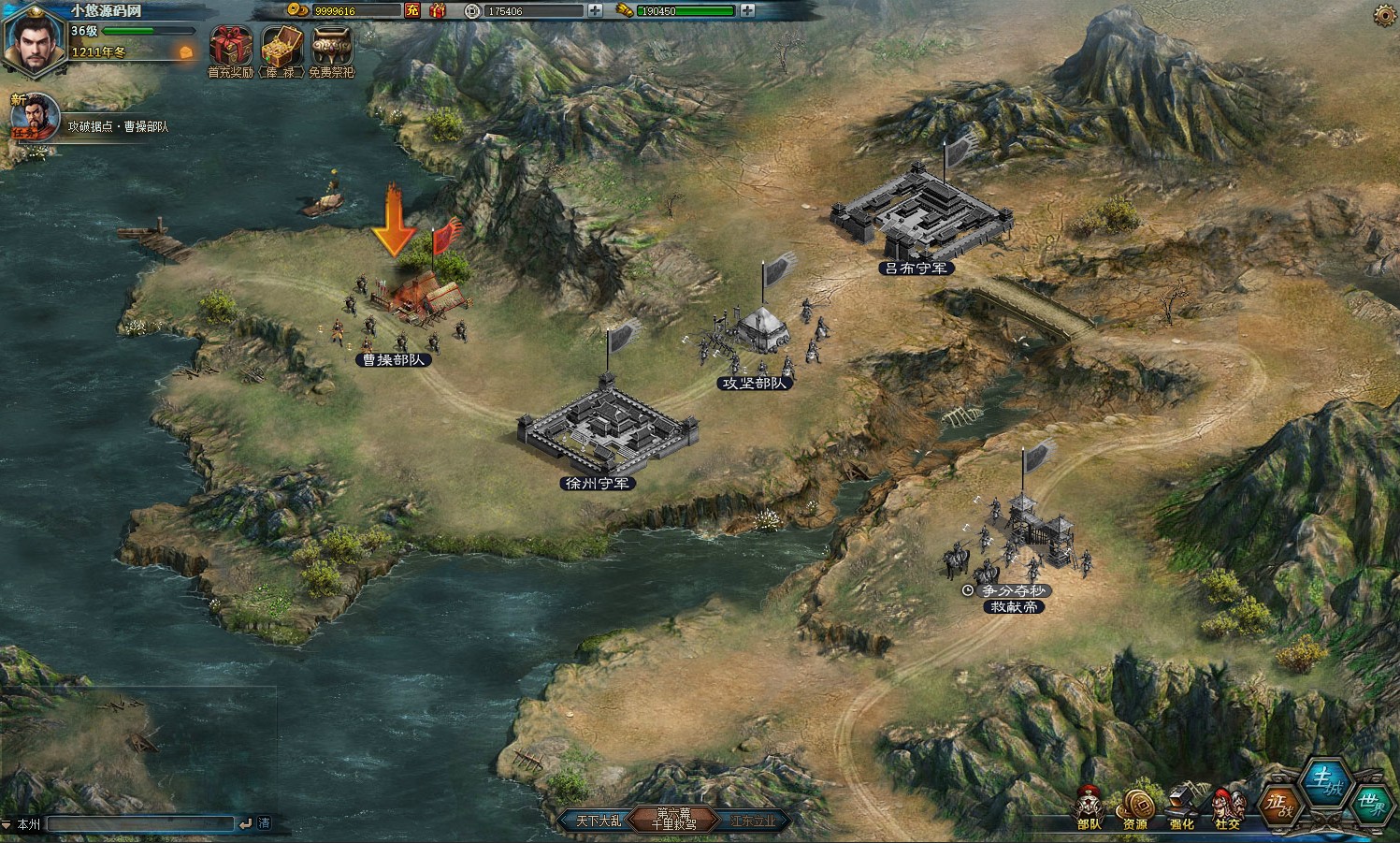Click the red 充 recharge button

click(412, 10)
